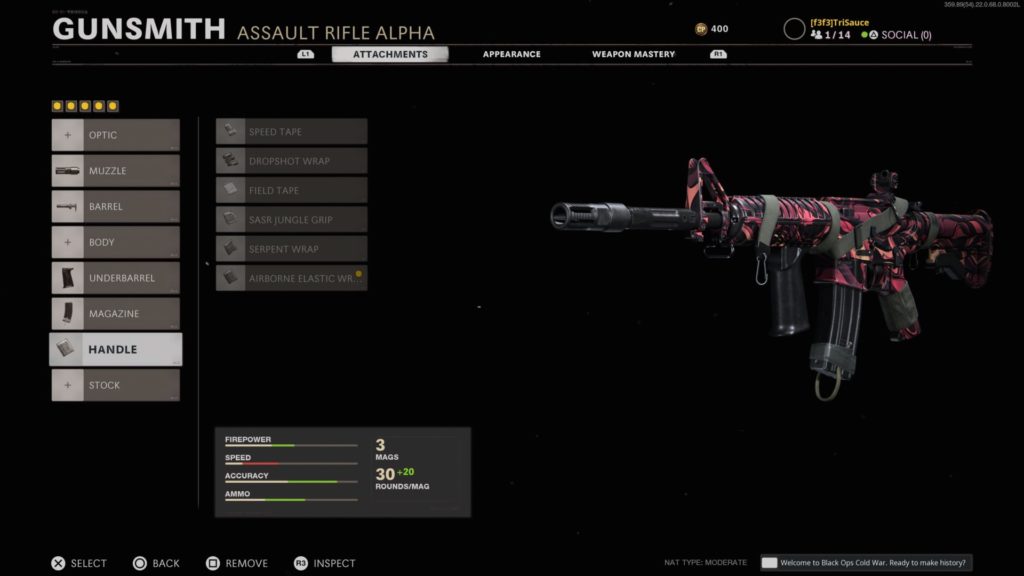Select the Optic attachment slot
The width and height of the screenshot is (1024, 576).
coord(116,135)
